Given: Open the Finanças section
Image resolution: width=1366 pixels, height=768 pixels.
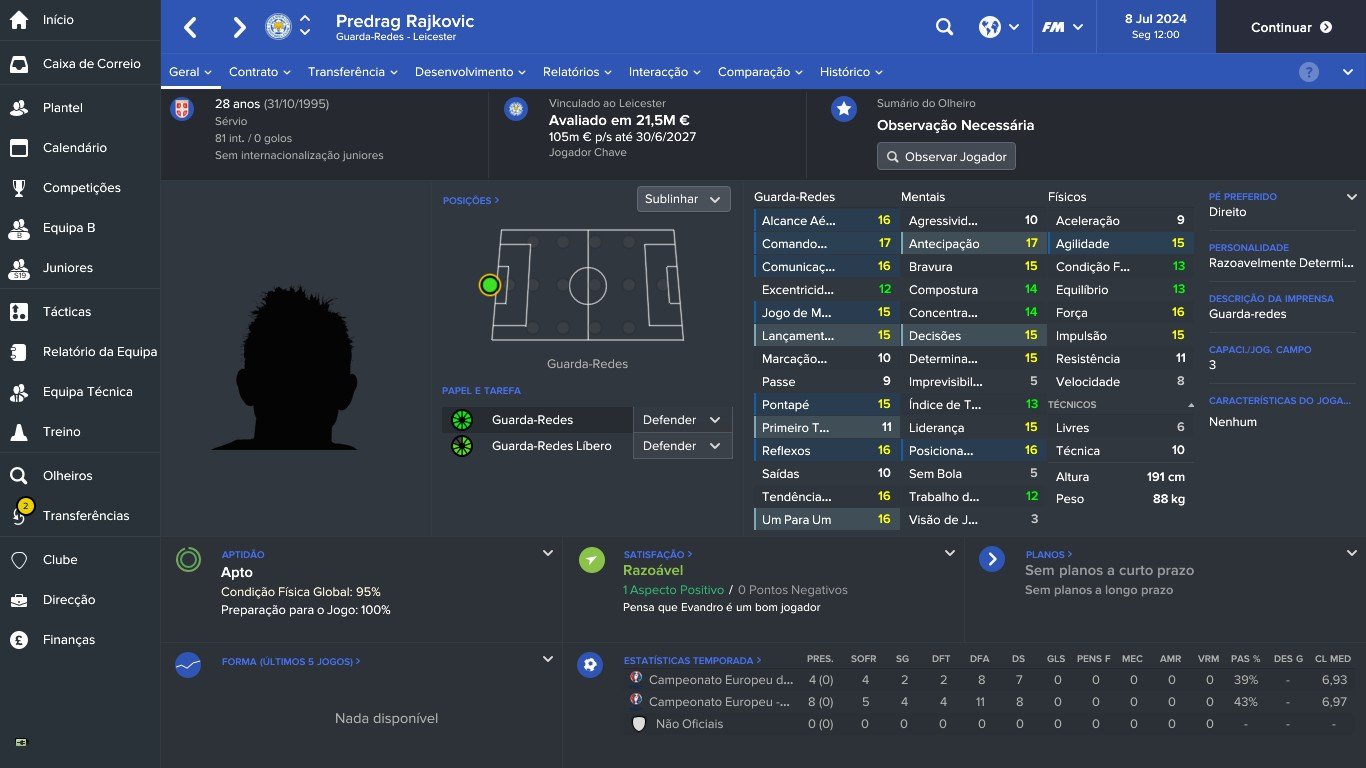Looking at the screenshot, I should click(68, 640).
